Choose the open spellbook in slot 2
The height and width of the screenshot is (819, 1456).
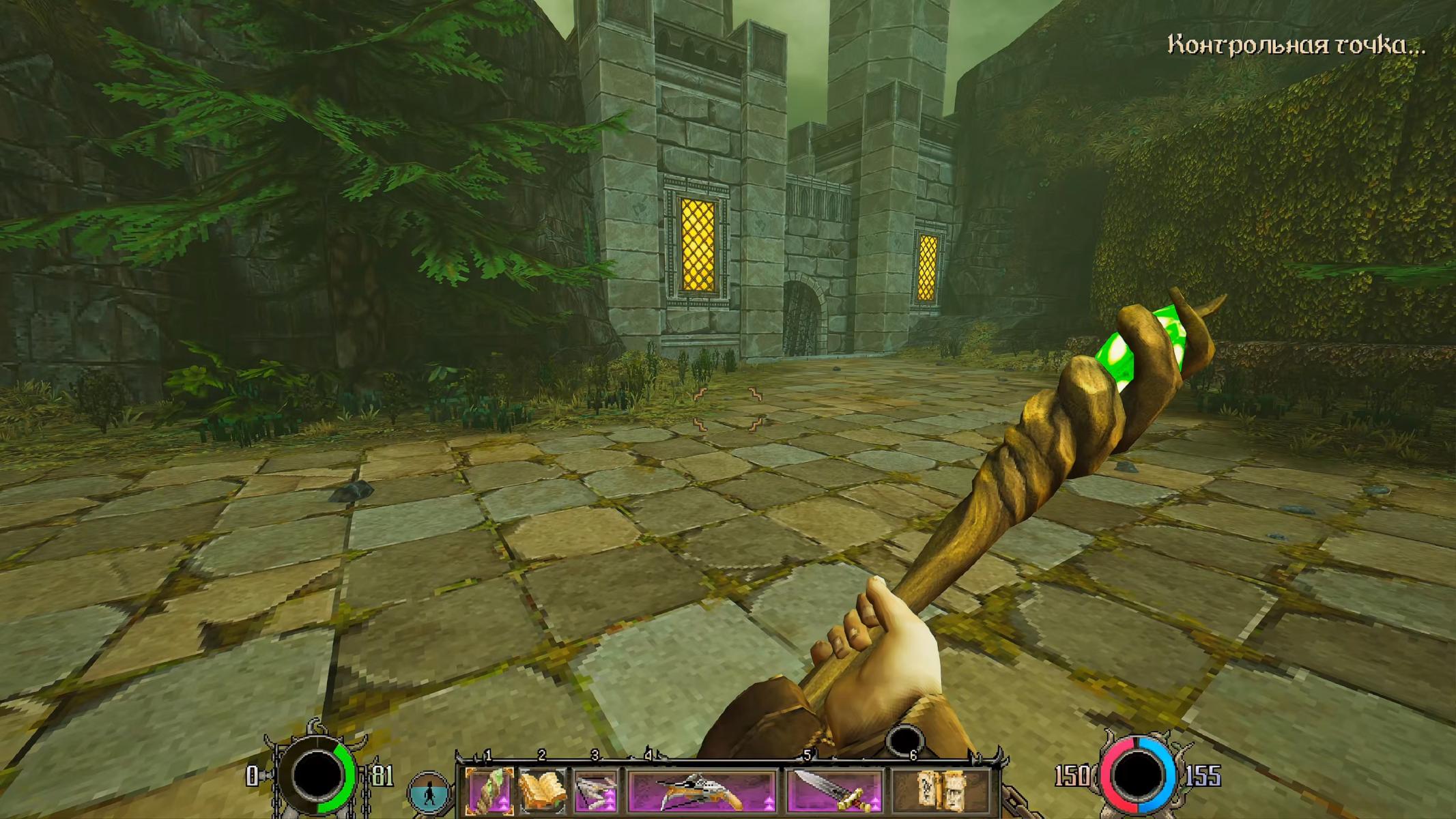pyautogui.click(x=543, y=791)
